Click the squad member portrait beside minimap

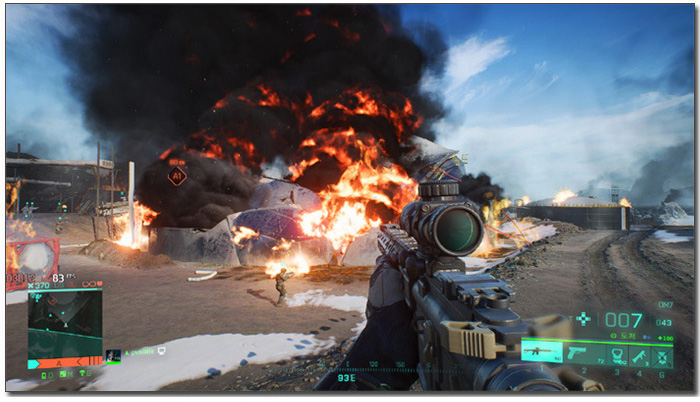click(114, 354)
